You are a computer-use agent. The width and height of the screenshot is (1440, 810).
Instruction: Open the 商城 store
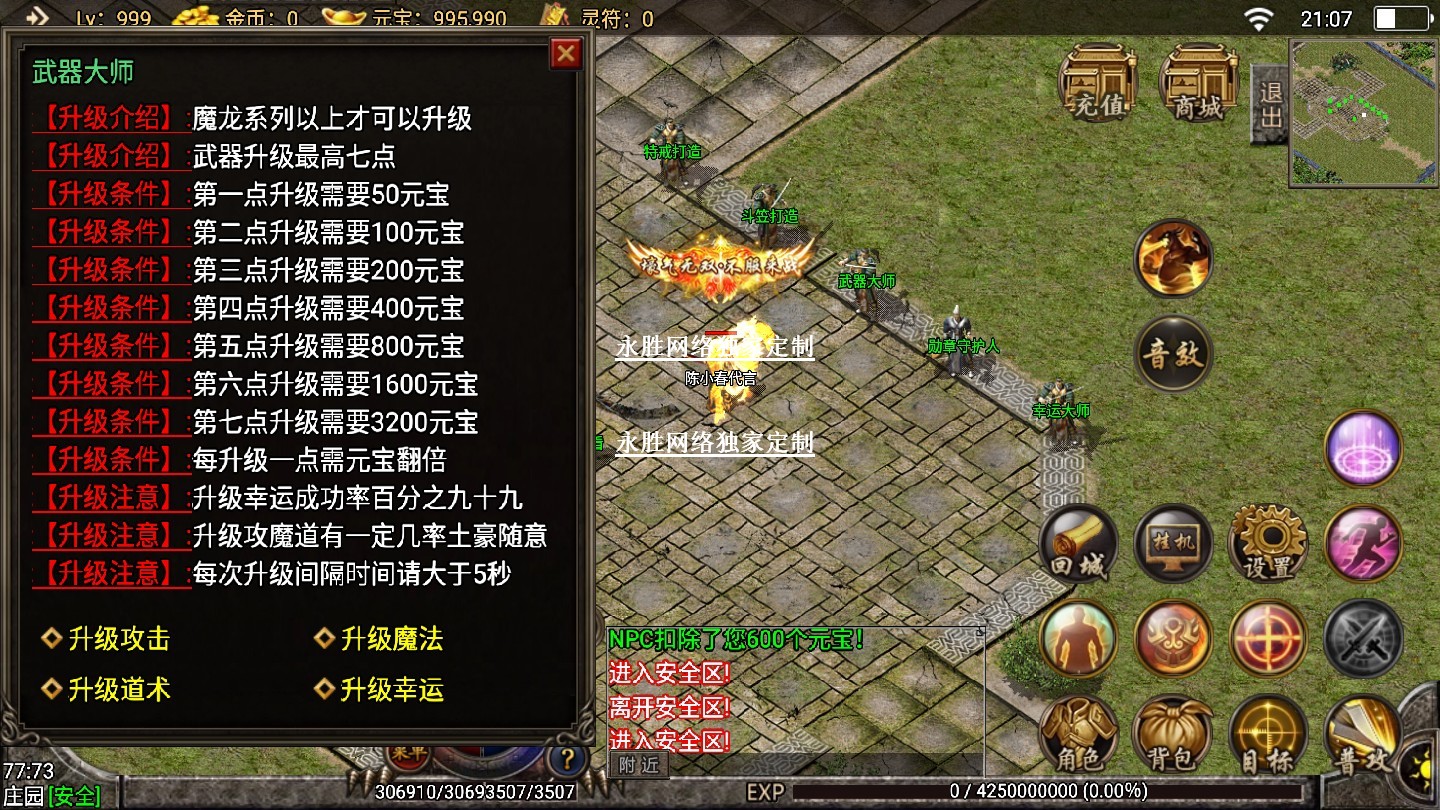[x=1198, y=84]
